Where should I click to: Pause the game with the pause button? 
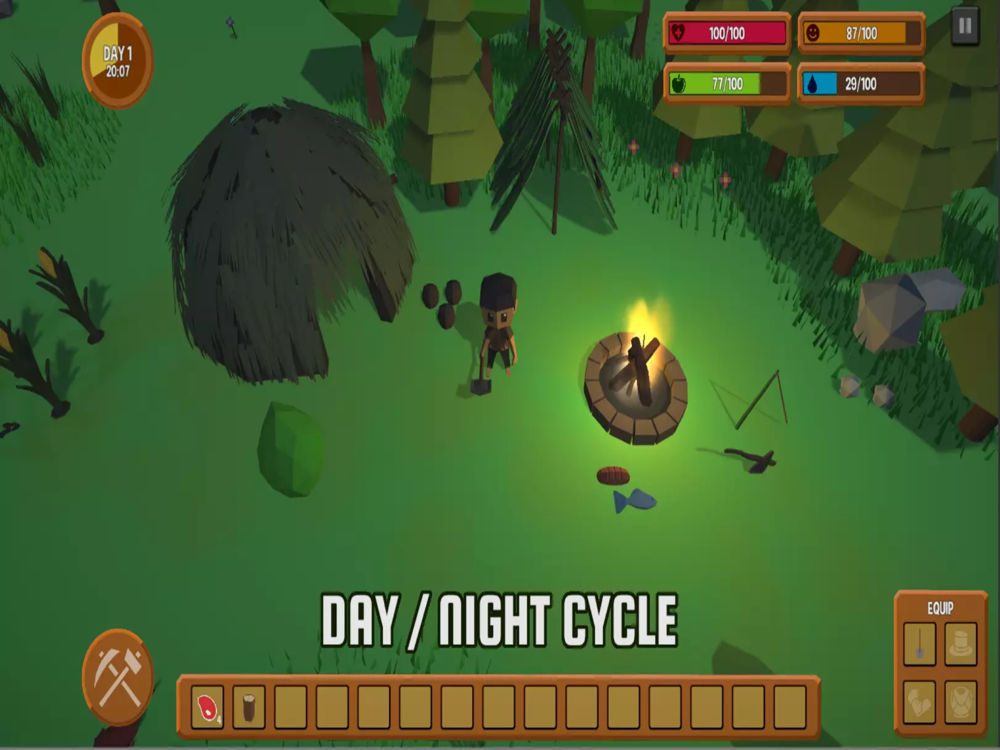pyautogui.click(x=964, y=26)
